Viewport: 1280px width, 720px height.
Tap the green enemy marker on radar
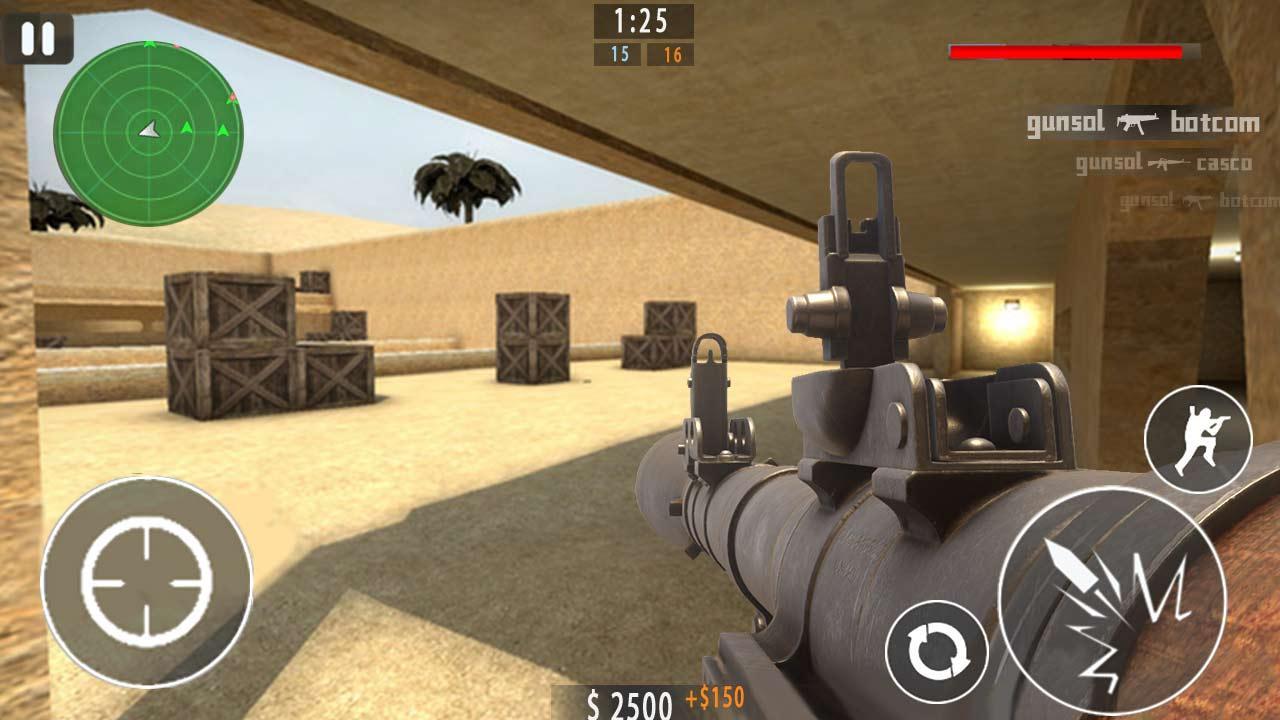click(186, 128)
